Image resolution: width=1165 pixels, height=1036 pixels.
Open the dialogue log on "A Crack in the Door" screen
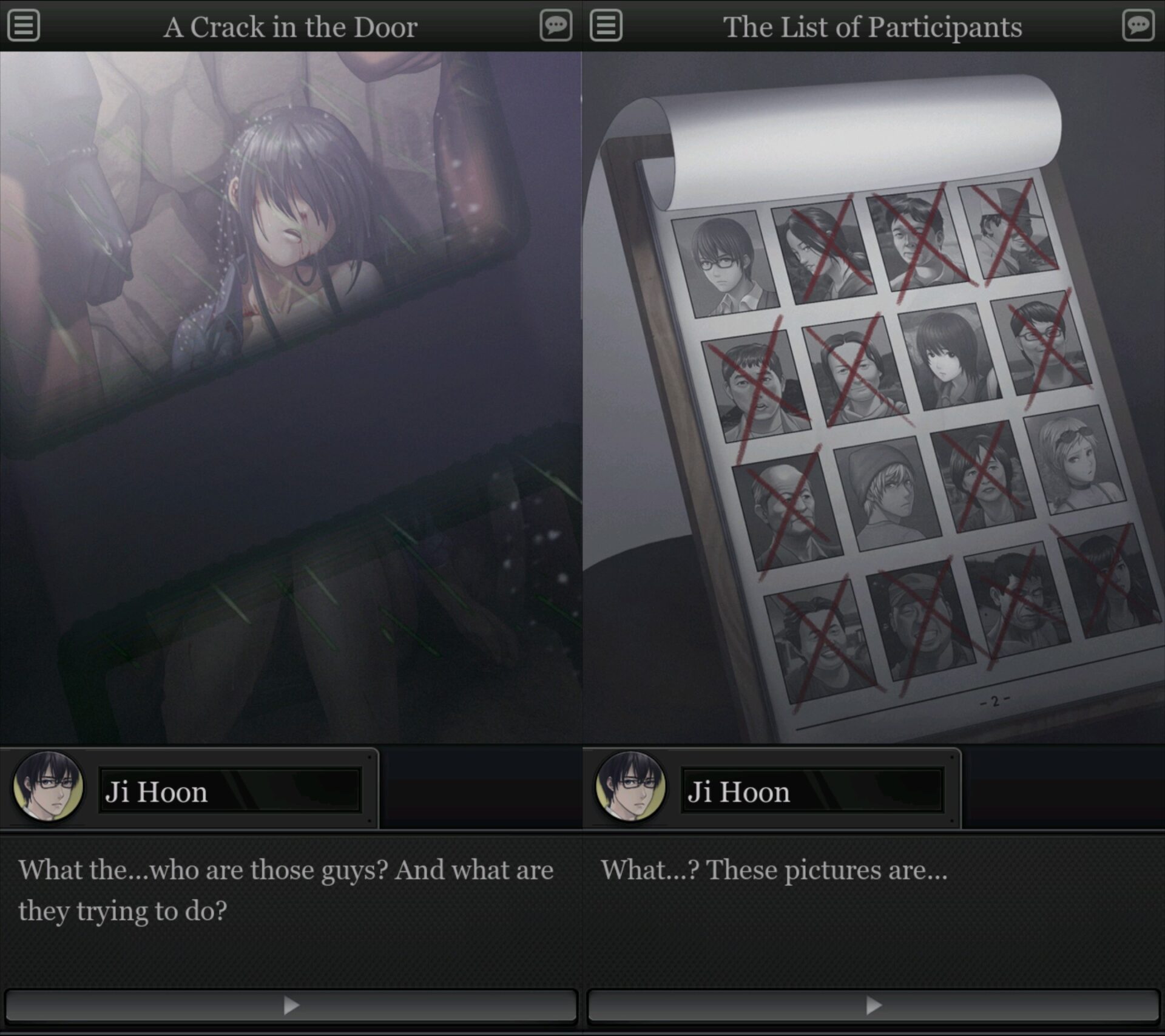555,25
